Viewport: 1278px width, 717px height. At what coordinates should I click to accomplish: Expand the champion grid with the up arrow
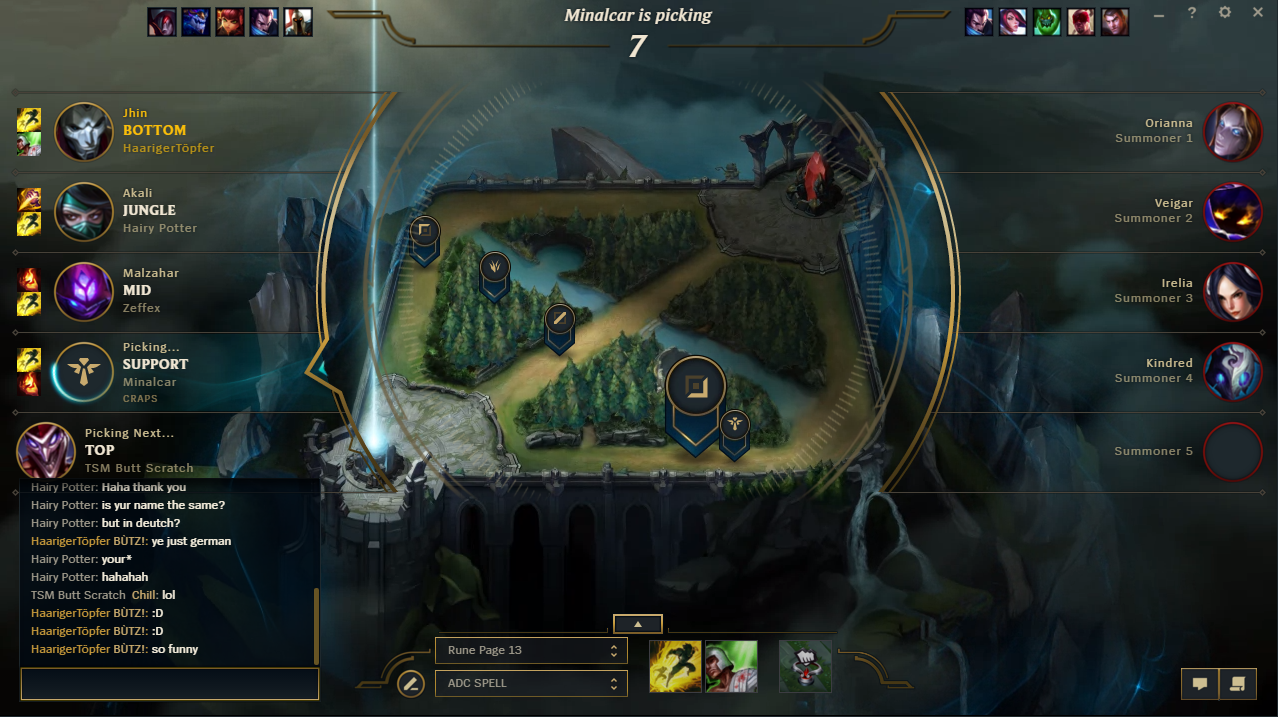click(x=637, y=624)
